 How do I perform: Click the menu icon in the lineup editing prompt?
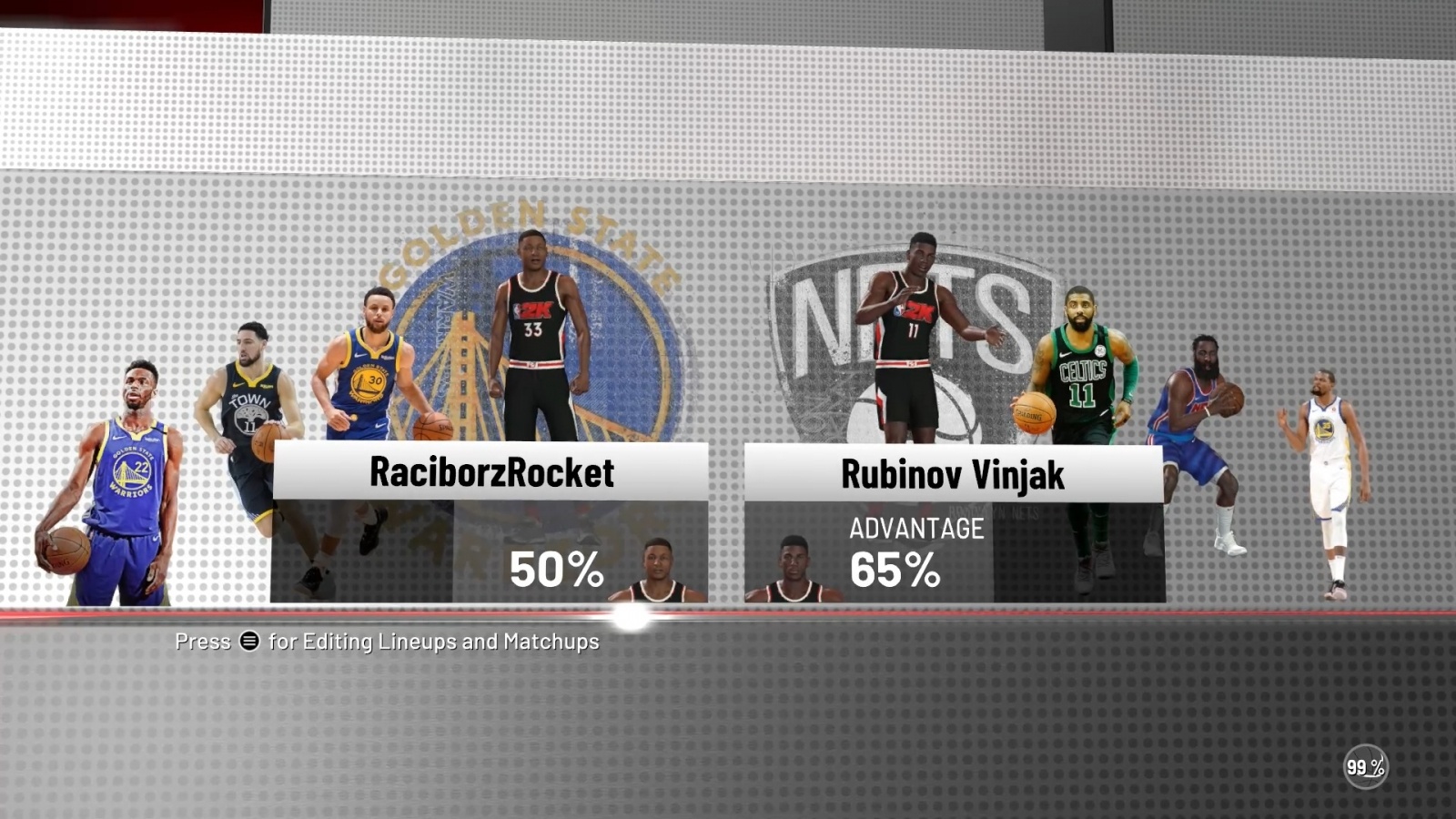pos(249,642)
